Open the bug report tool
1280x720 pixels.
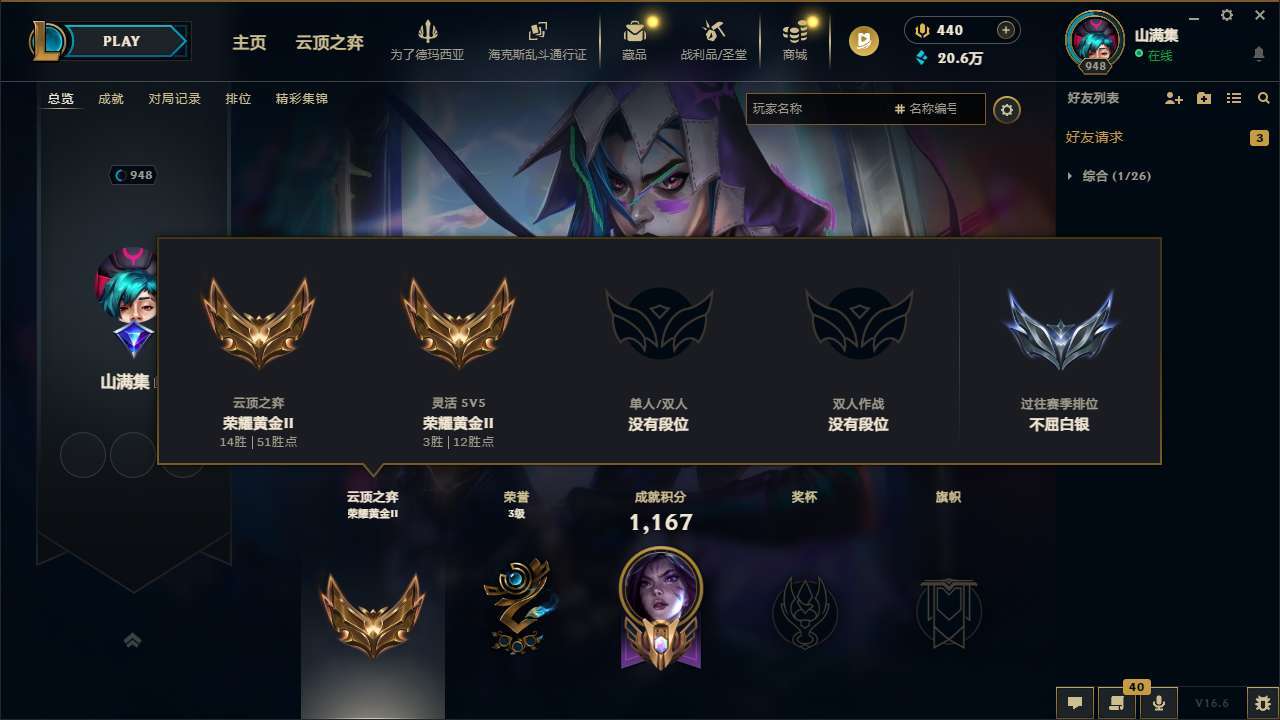1241,703
